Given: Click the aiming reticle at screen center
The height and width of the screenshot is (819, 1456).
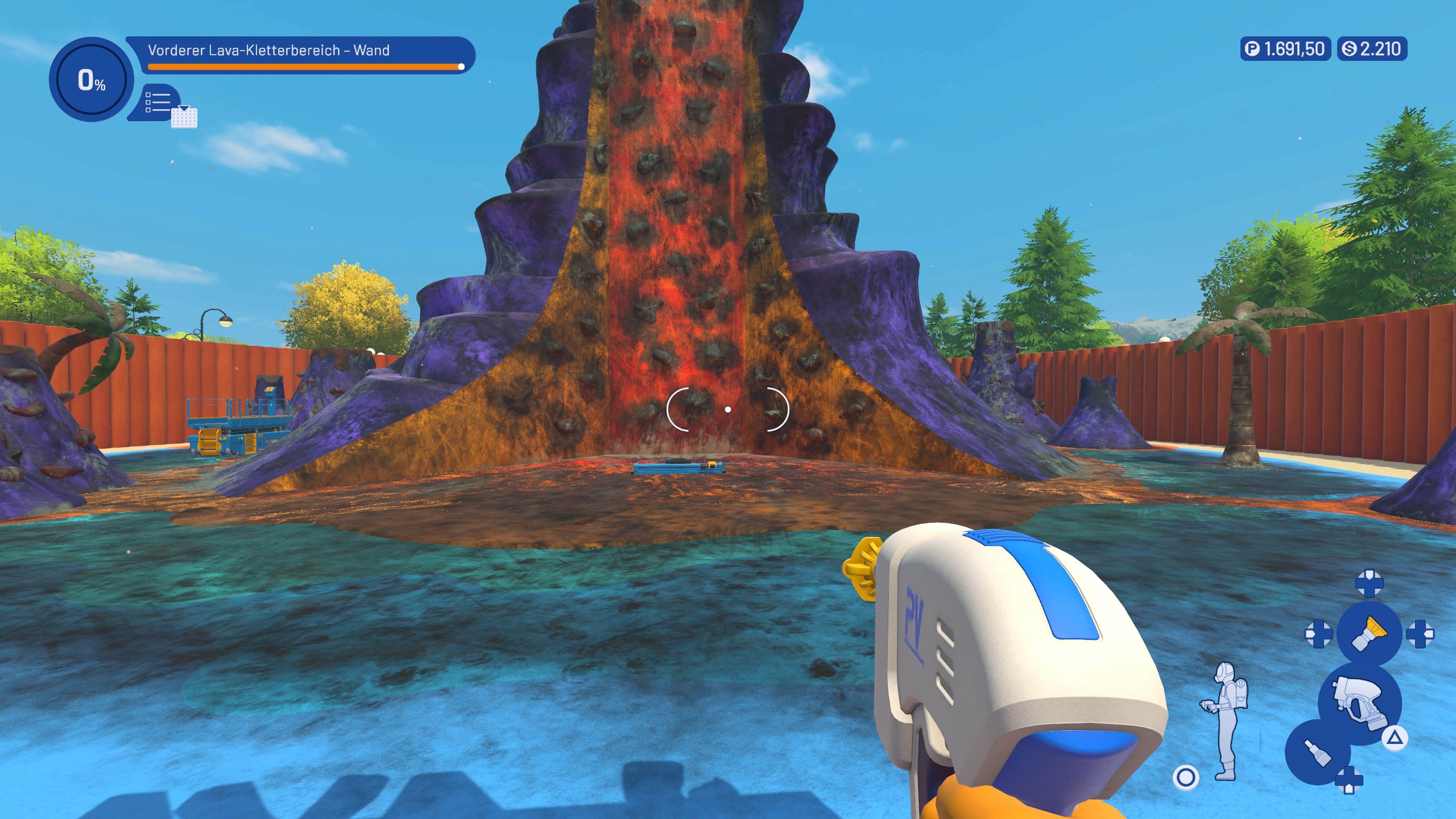Looking at the screenshot, I should click(x=728, y=409).
